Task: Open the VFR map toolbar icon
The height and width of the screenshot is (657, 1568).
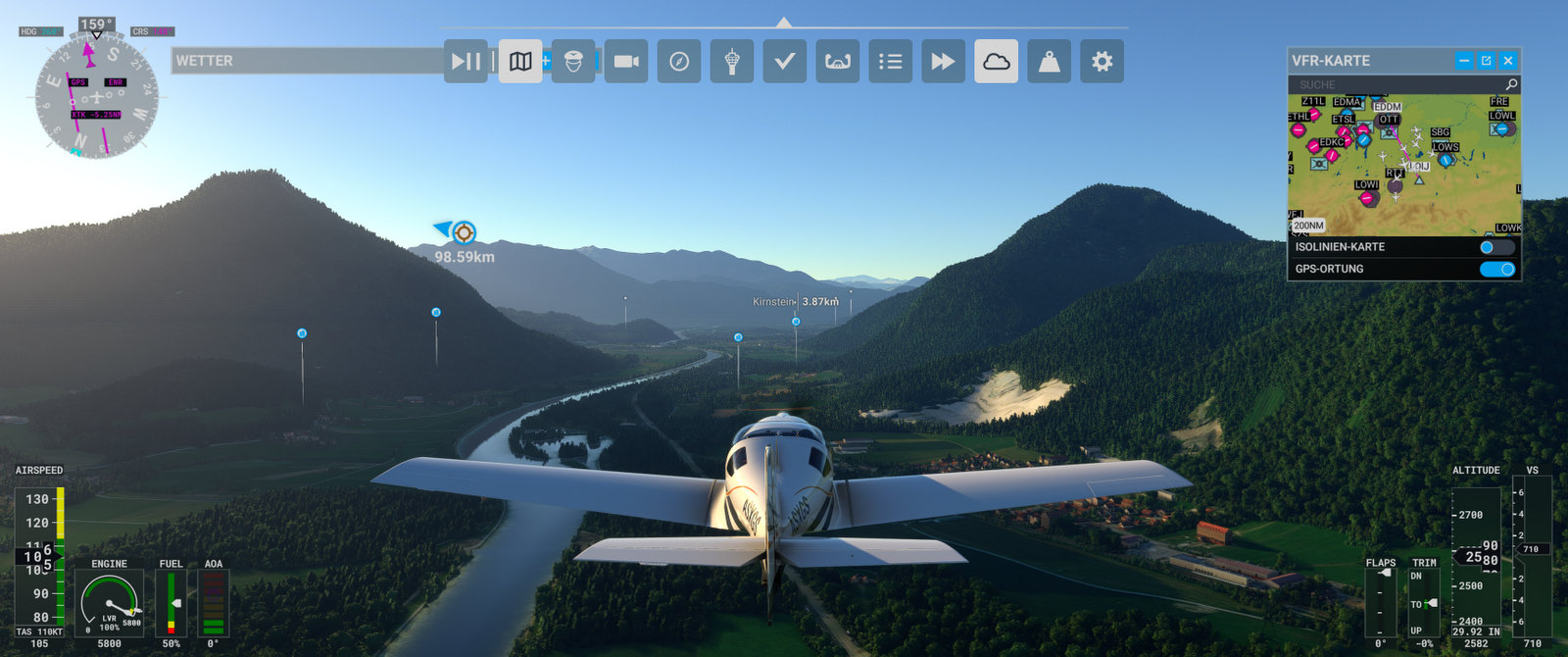Action: [520, 61]
